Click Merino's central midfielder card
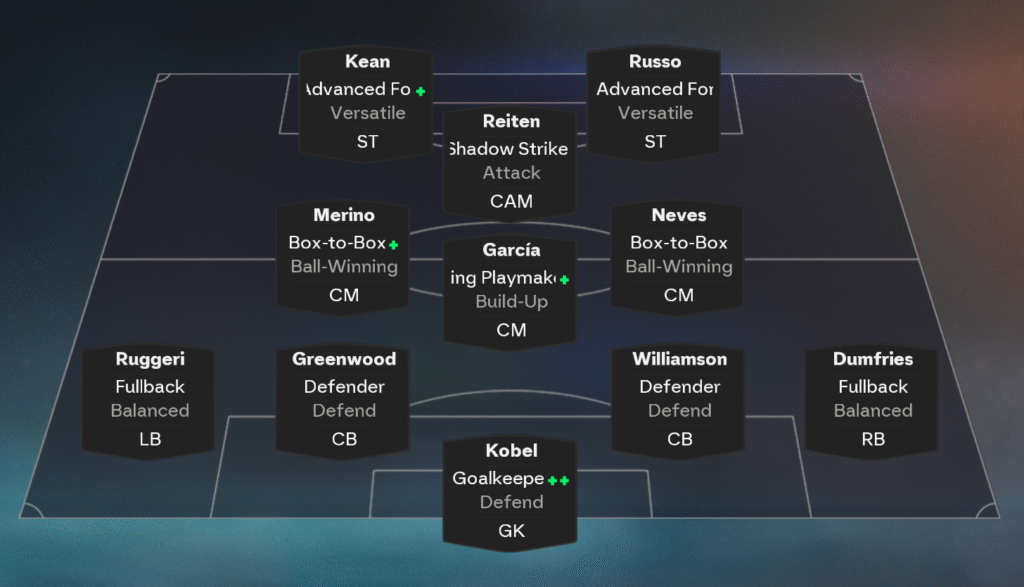The width and height of the screenshot is (1024, 587). [x=343, y=255]
